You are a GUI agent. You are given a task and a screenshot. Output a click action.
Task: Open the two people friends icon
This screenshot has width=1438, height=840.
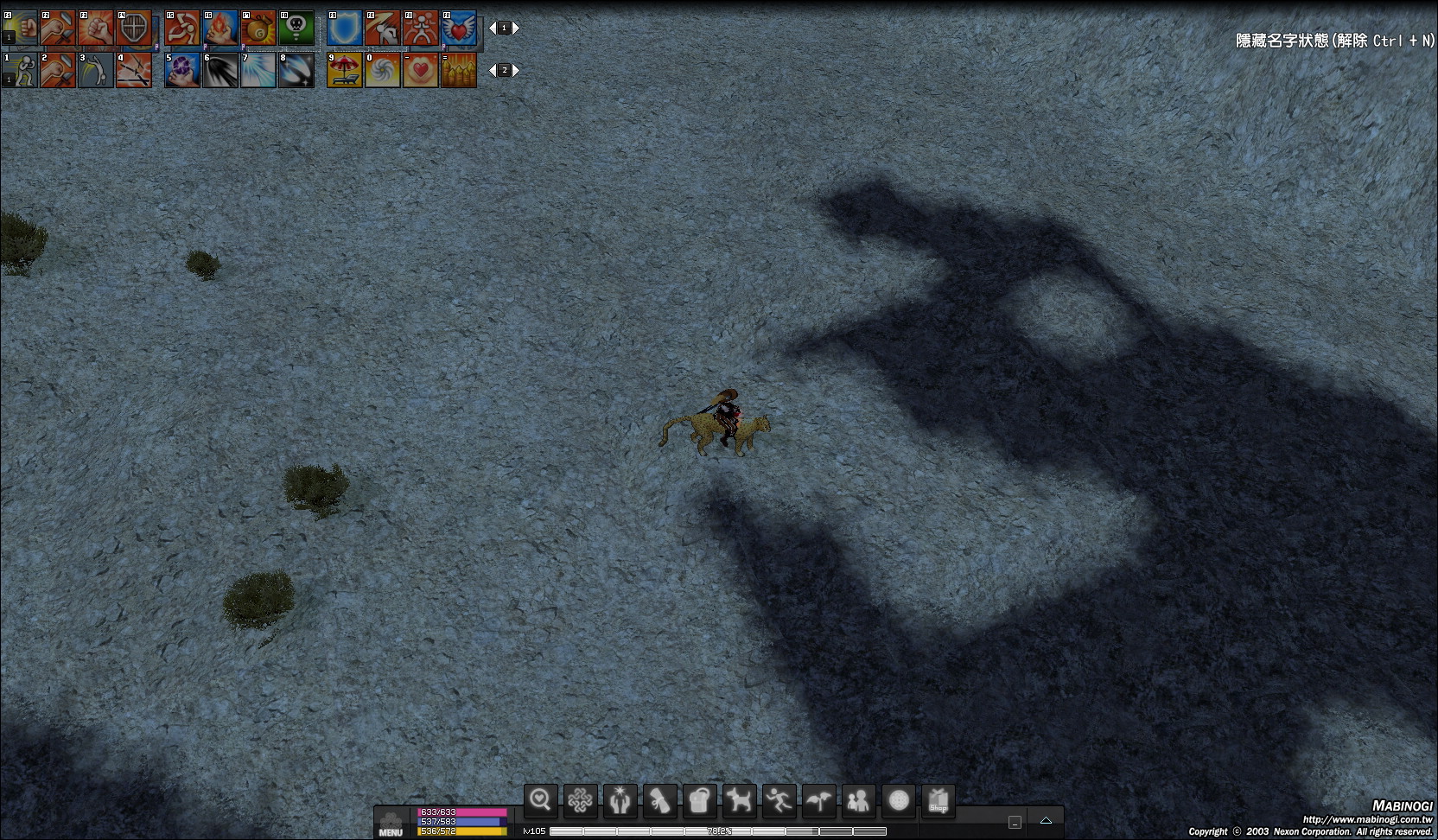[858, 801]
